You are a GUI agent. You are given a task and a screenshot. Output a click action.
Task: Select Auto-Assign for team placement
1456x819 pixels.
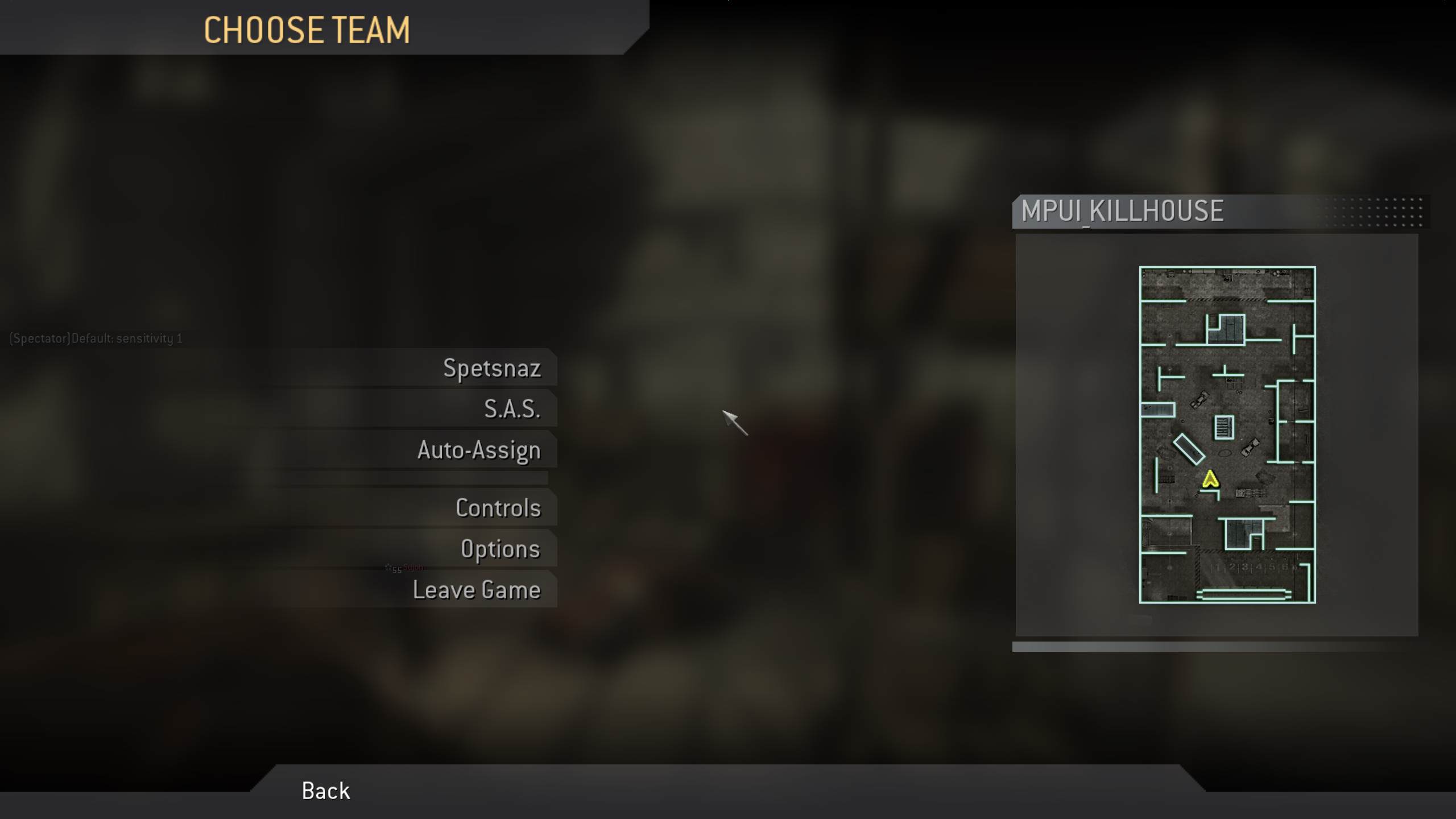(479, 449)
